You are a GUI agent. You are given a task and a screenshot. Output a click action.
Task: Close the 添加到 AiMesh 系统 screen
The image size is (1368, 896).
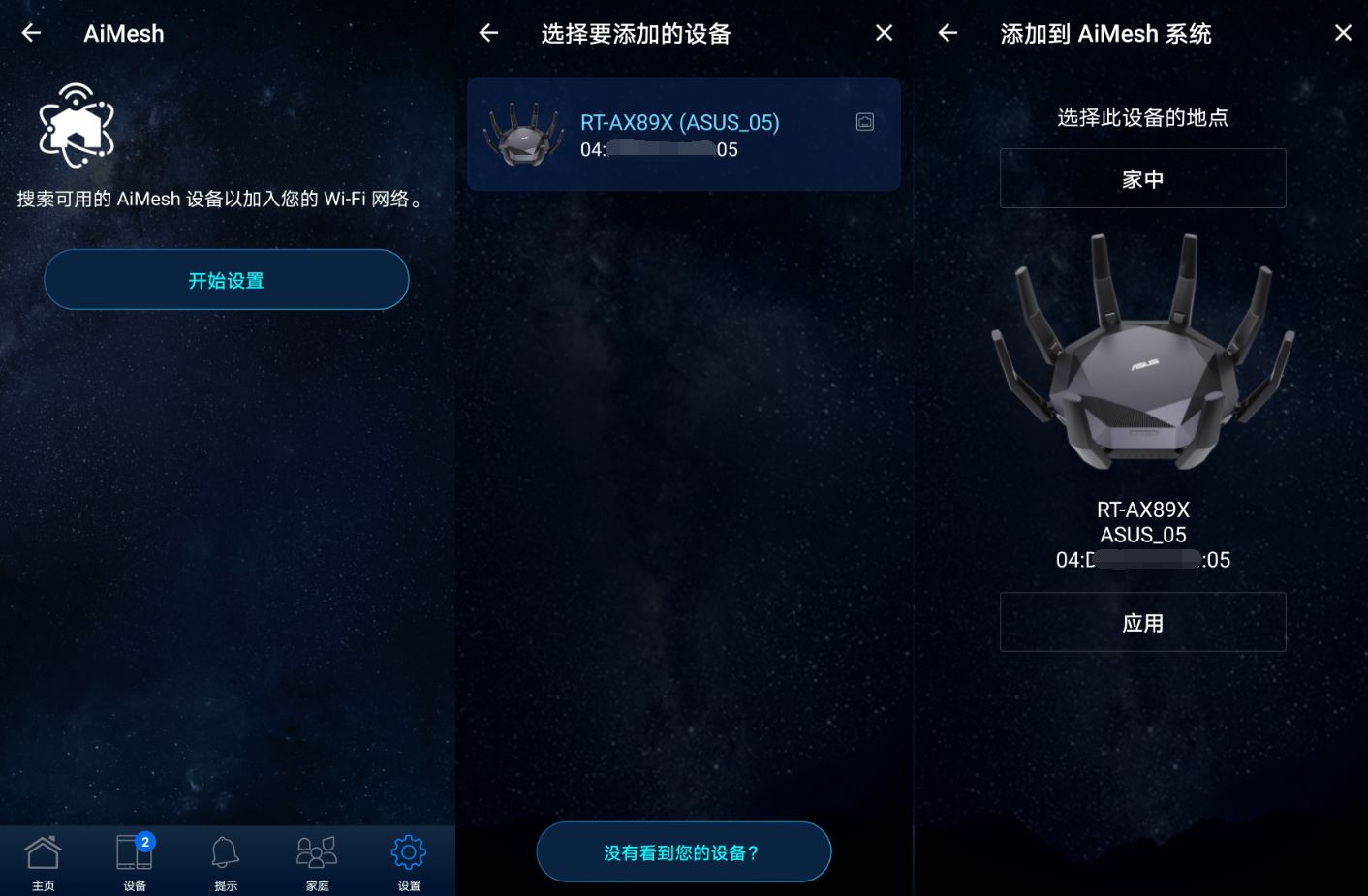(1343, 34)
